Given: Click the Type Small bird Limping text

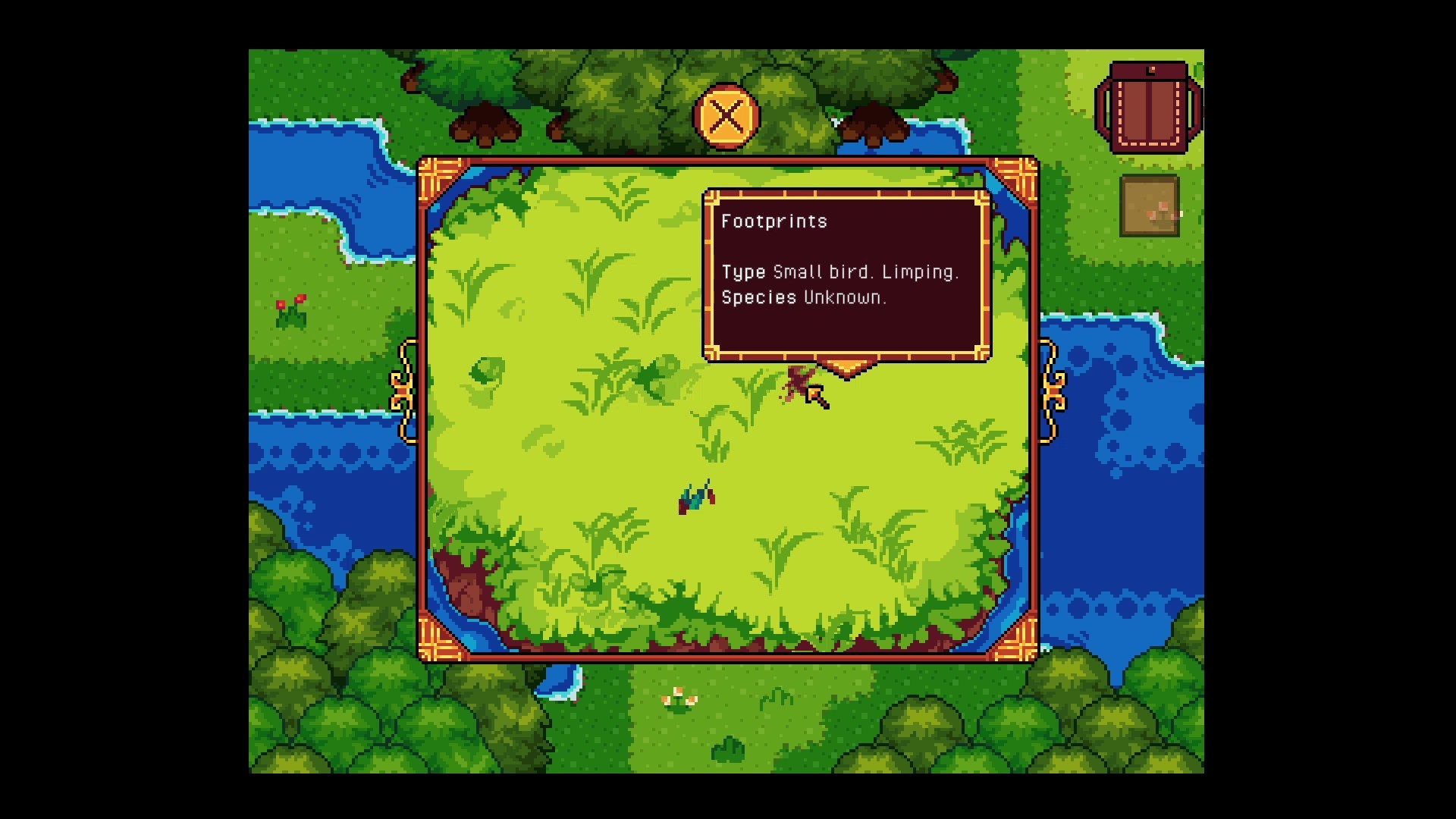Looking at the screenshot, I should click(840, 271).
